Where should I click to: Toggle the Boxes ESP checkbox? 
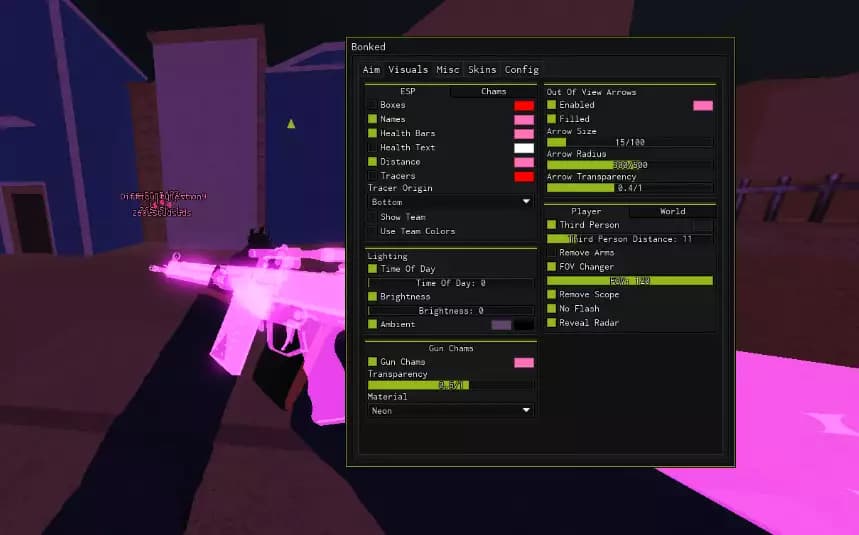click(x=373, y=105)
